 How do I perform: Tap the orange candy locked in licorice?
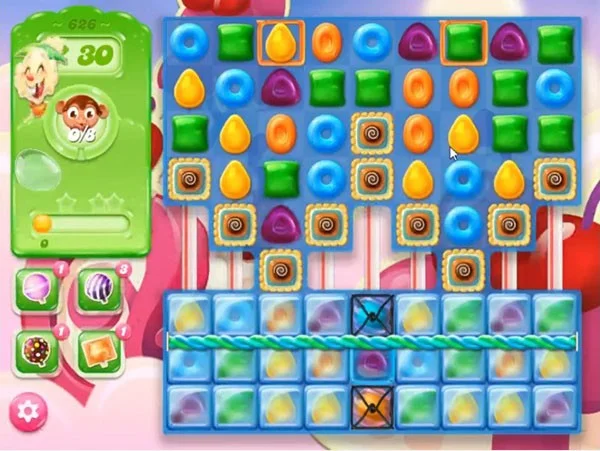371,403
